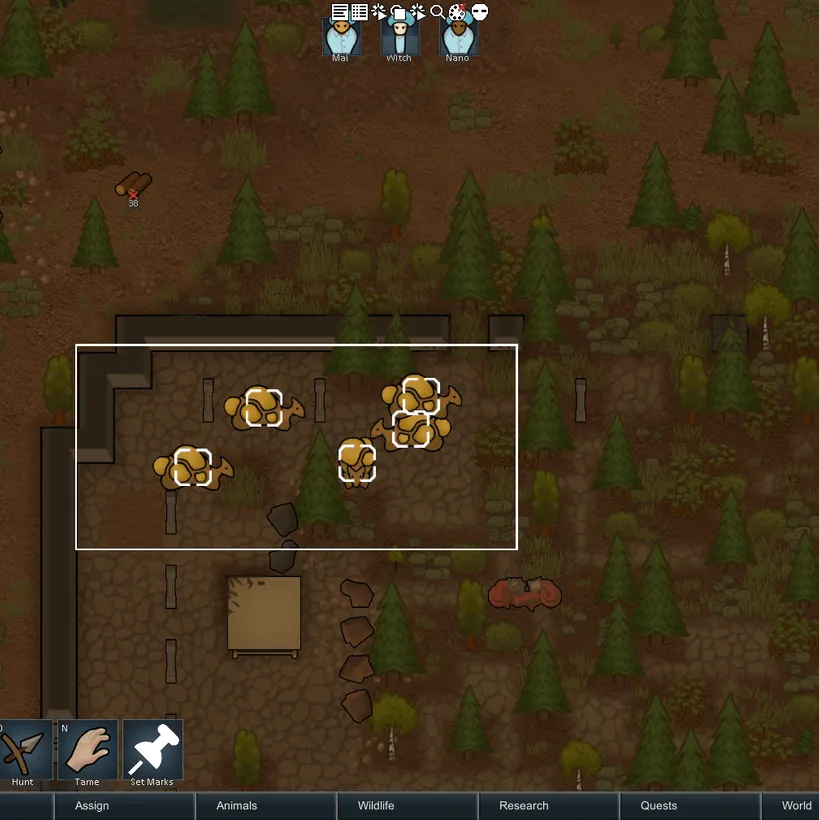819x820 pixels.
Task: Select colonist Mai's portrait
Action: 341,37
